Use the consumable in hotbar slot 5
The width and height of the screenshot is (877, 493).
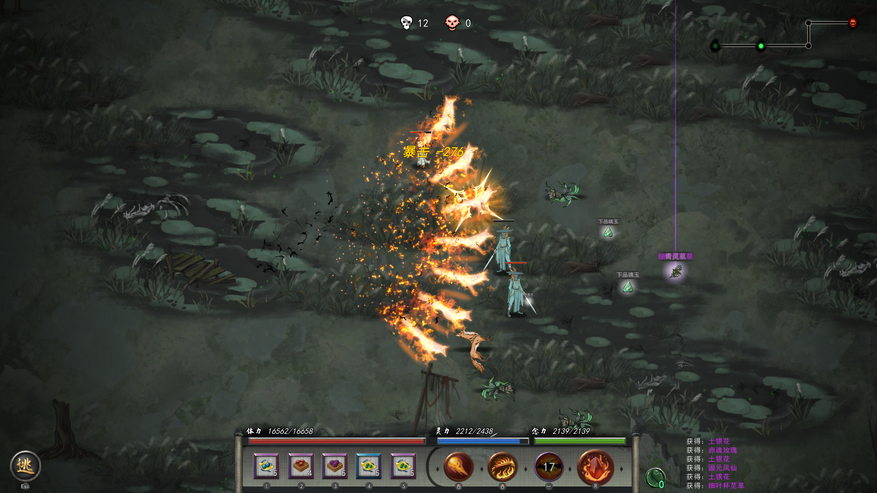tap(403, 465)
